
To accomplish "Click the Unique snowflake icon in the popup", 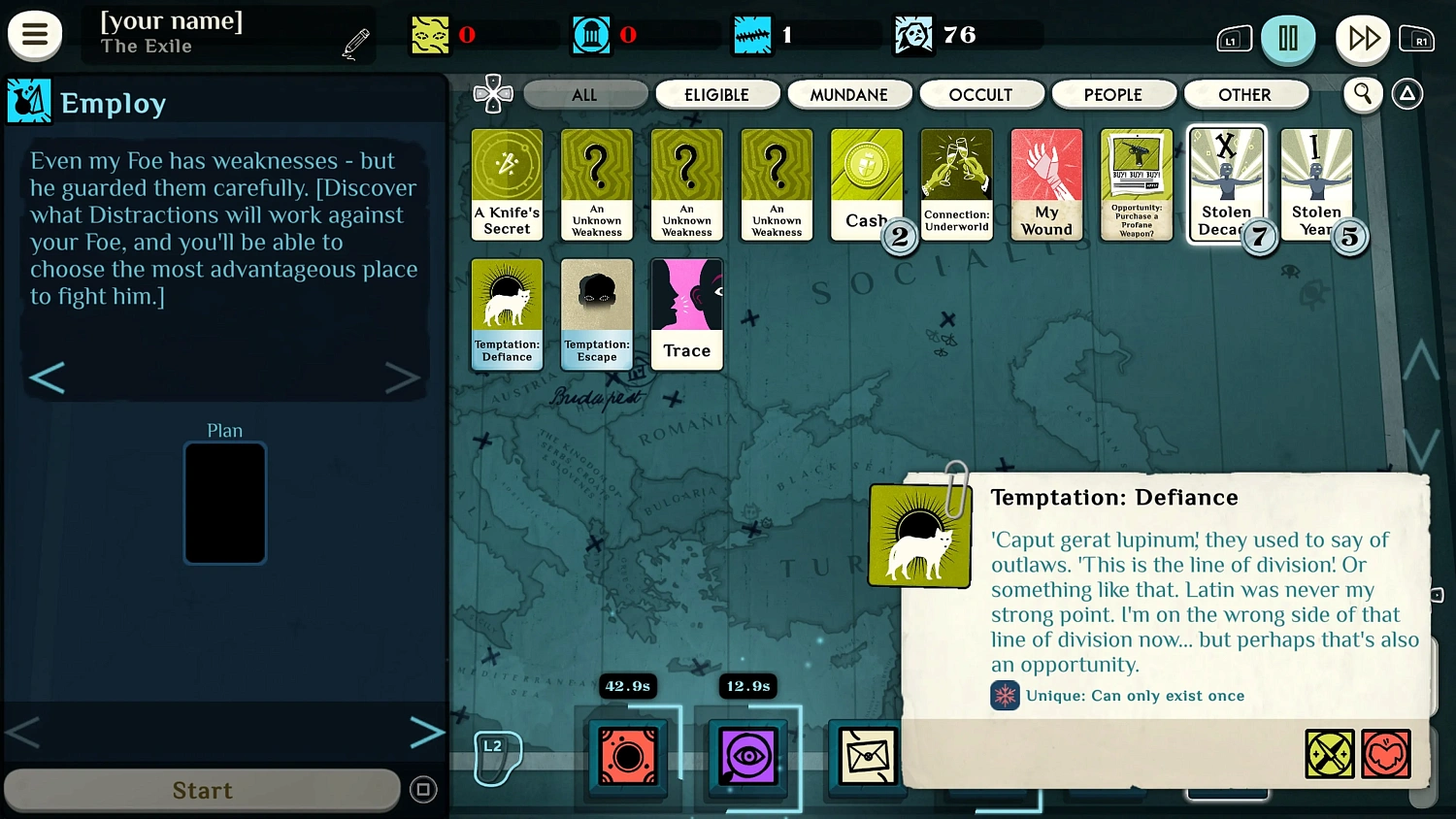I will (1005, 696).
